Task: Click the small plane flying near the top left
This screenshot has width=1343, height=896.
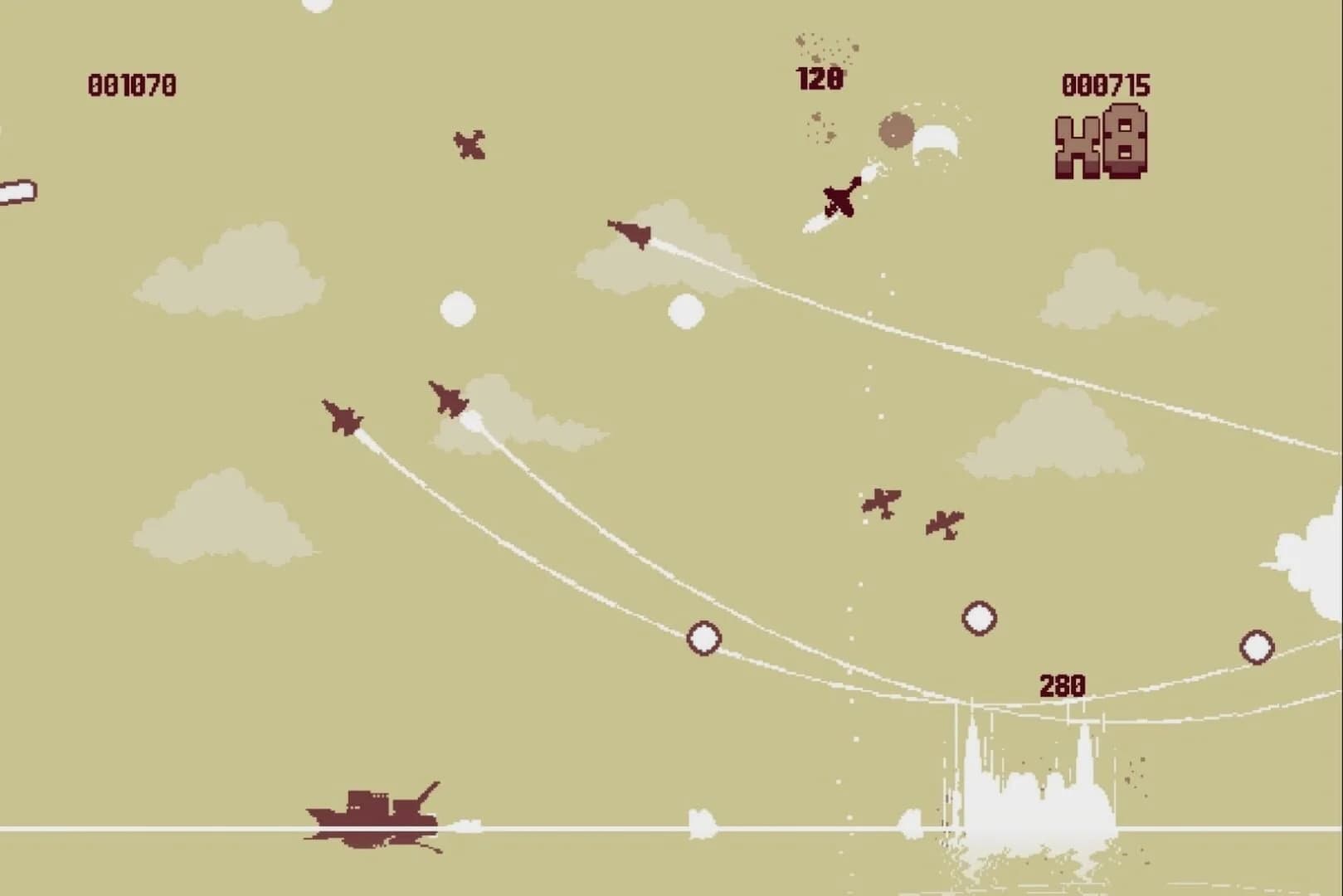Action: click(x=469, y=145)
